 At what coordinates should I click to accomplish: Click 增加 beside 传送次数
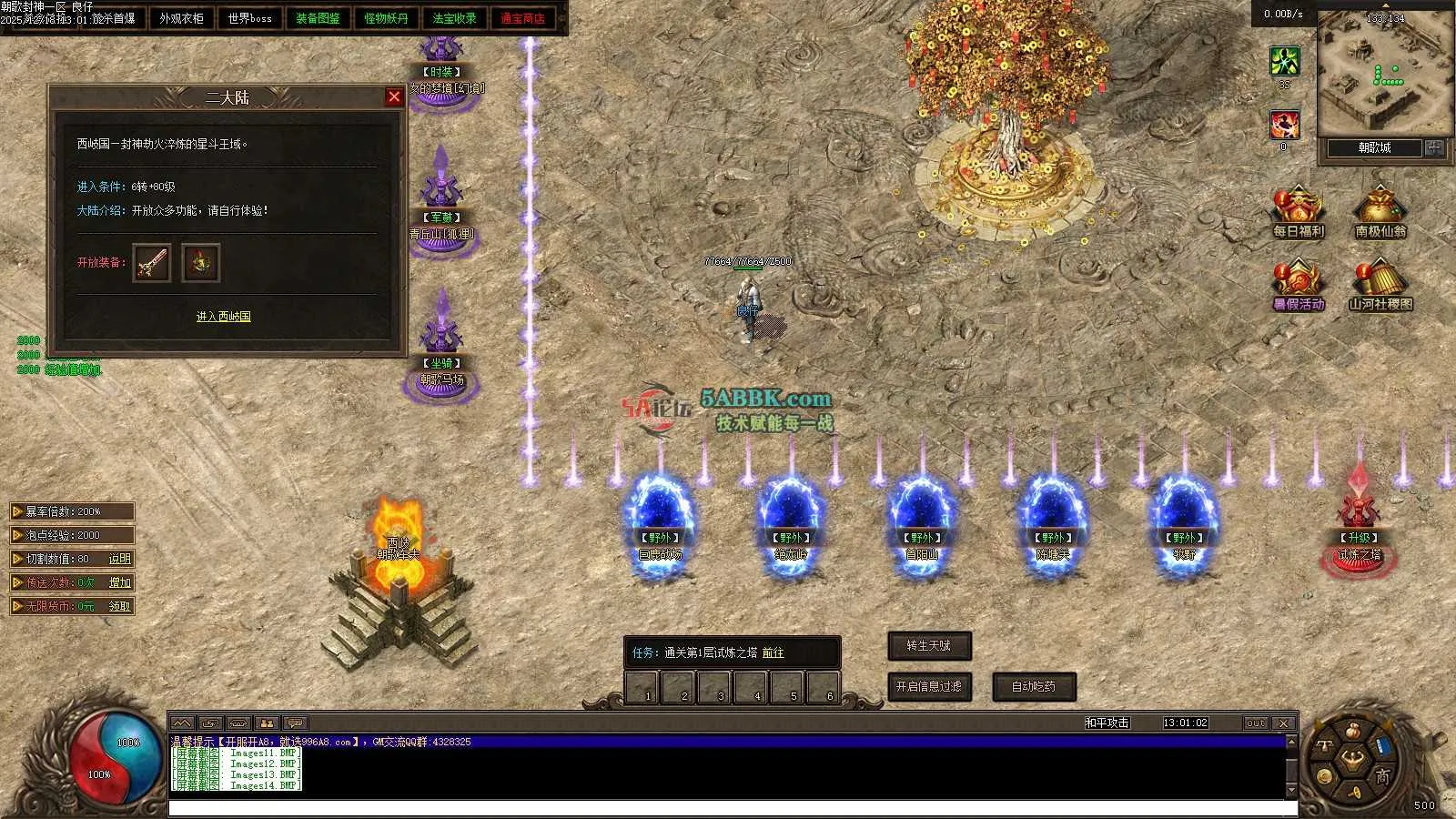tap(119, 582)
